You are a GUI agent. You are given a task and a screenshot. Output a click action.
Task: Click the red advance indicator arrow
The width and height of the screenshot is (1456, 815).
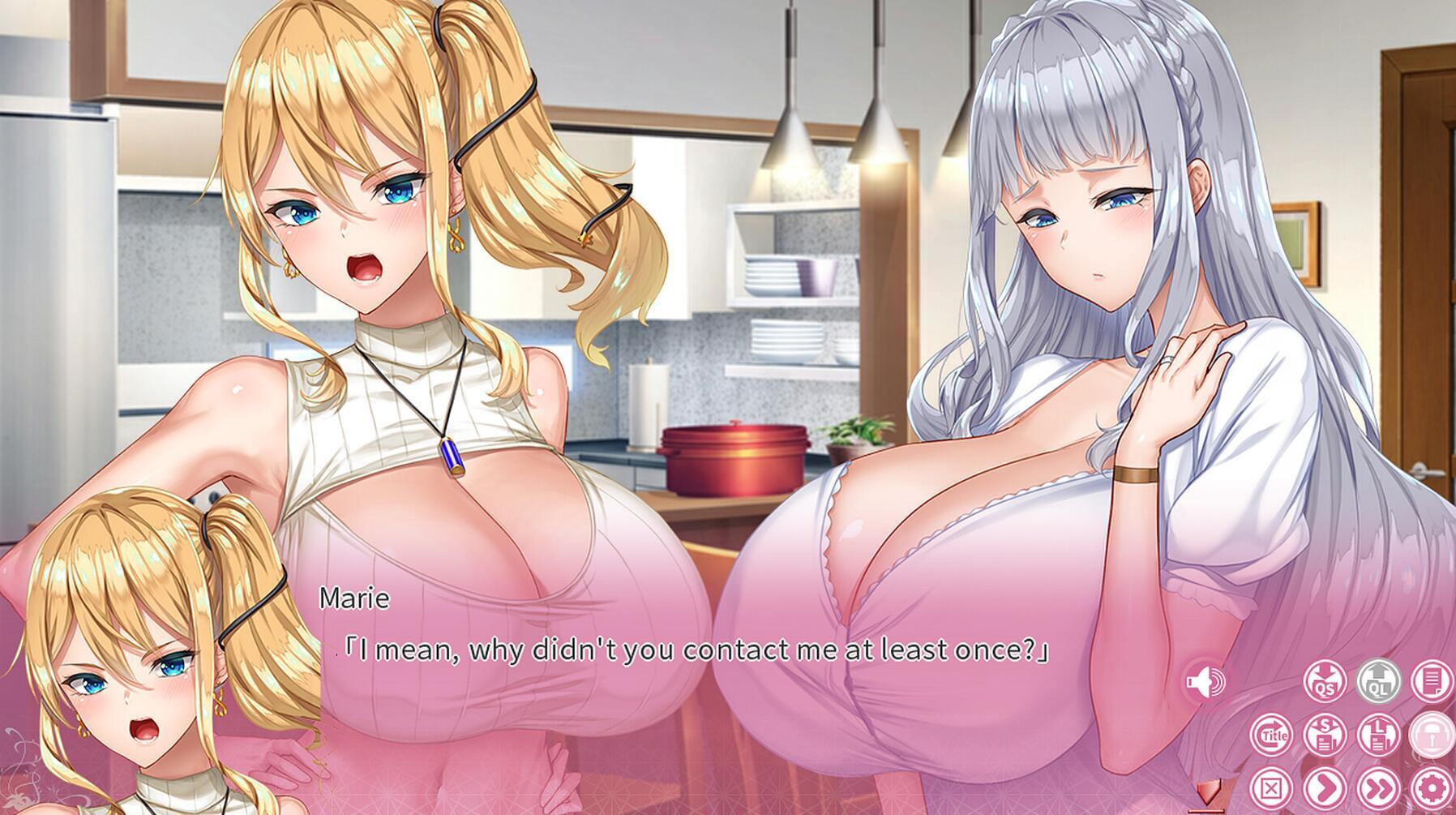(1210, 793)
